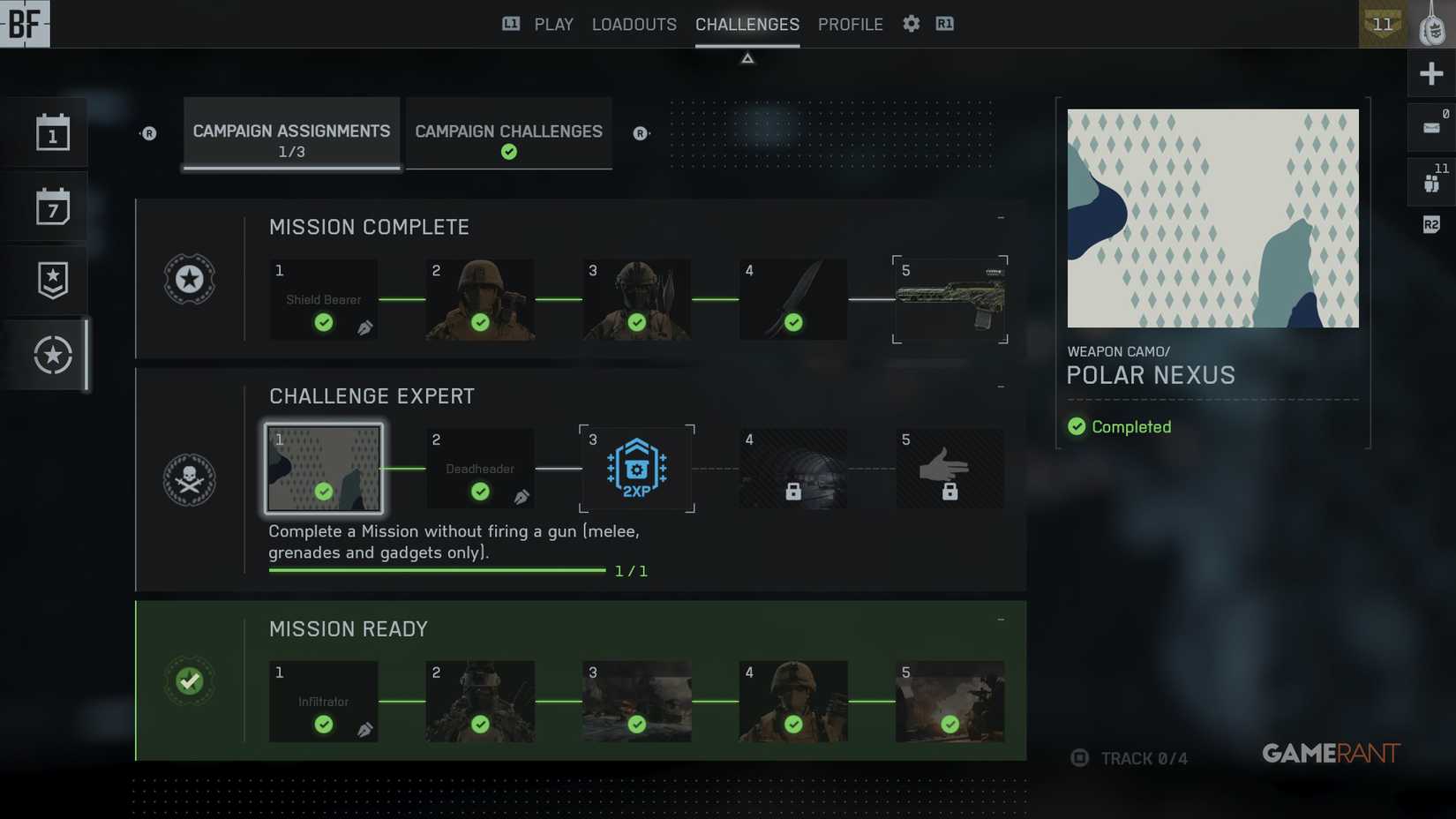Open the Profile menu
Image resolution: width=1456 pixels, height=819 pixels.
[850, 24]
